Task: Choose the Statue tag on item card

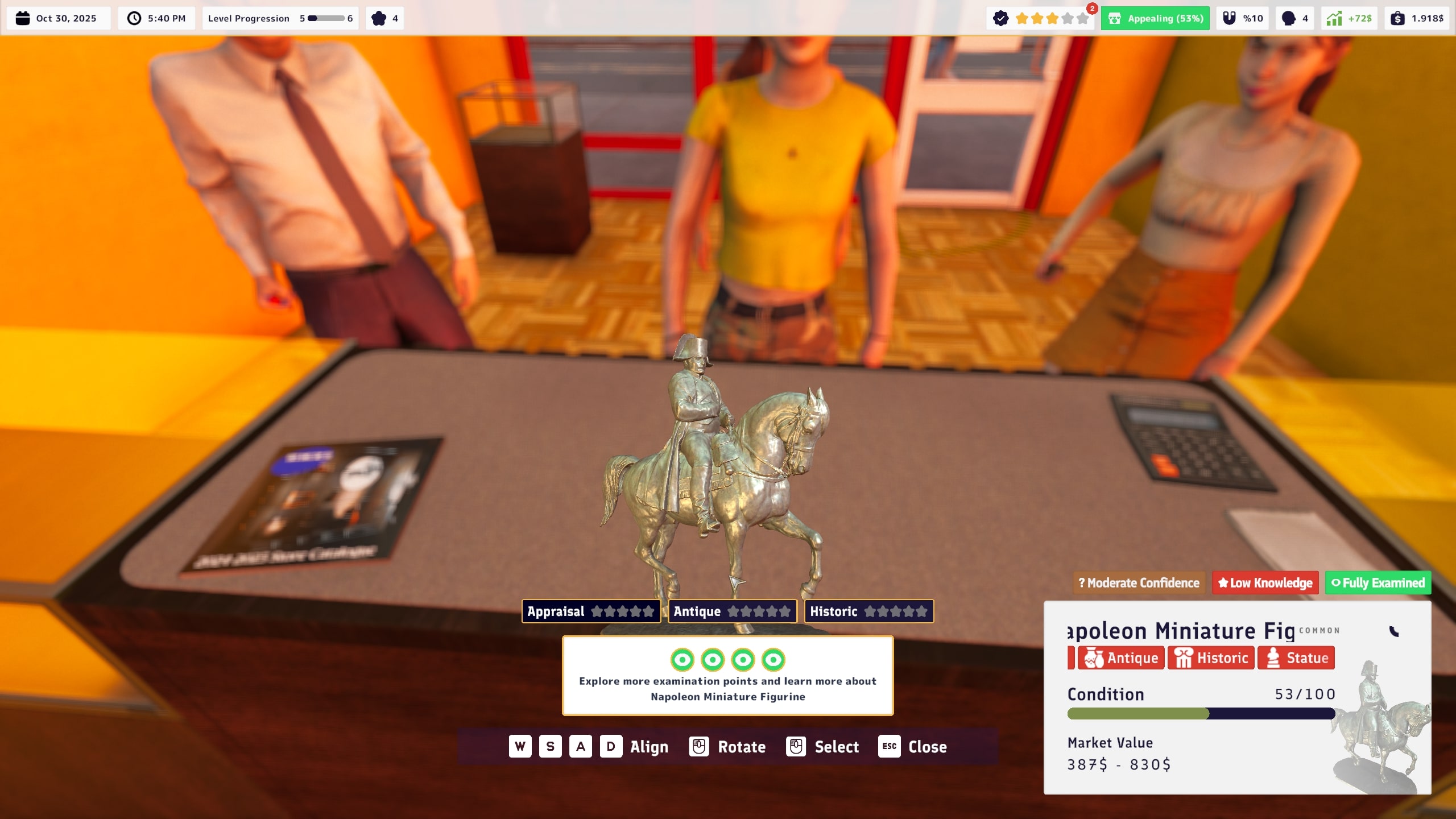Action: [x=1296, y=658]
